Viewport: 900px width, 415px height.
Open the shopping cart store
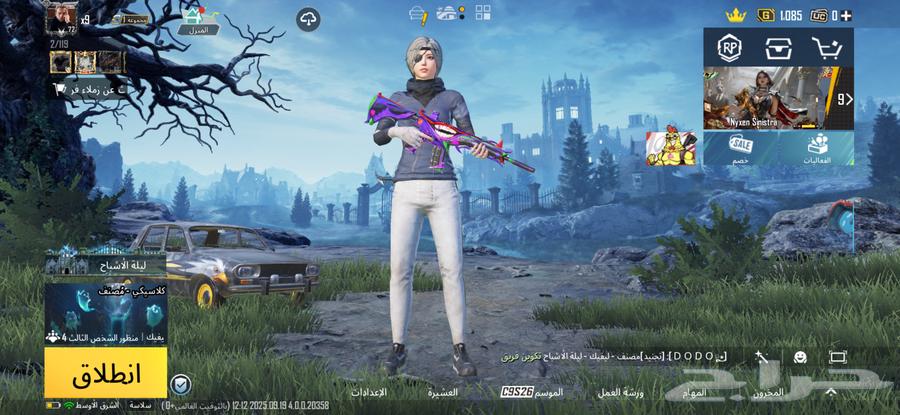pyautogui.click(x=827, y=47)
